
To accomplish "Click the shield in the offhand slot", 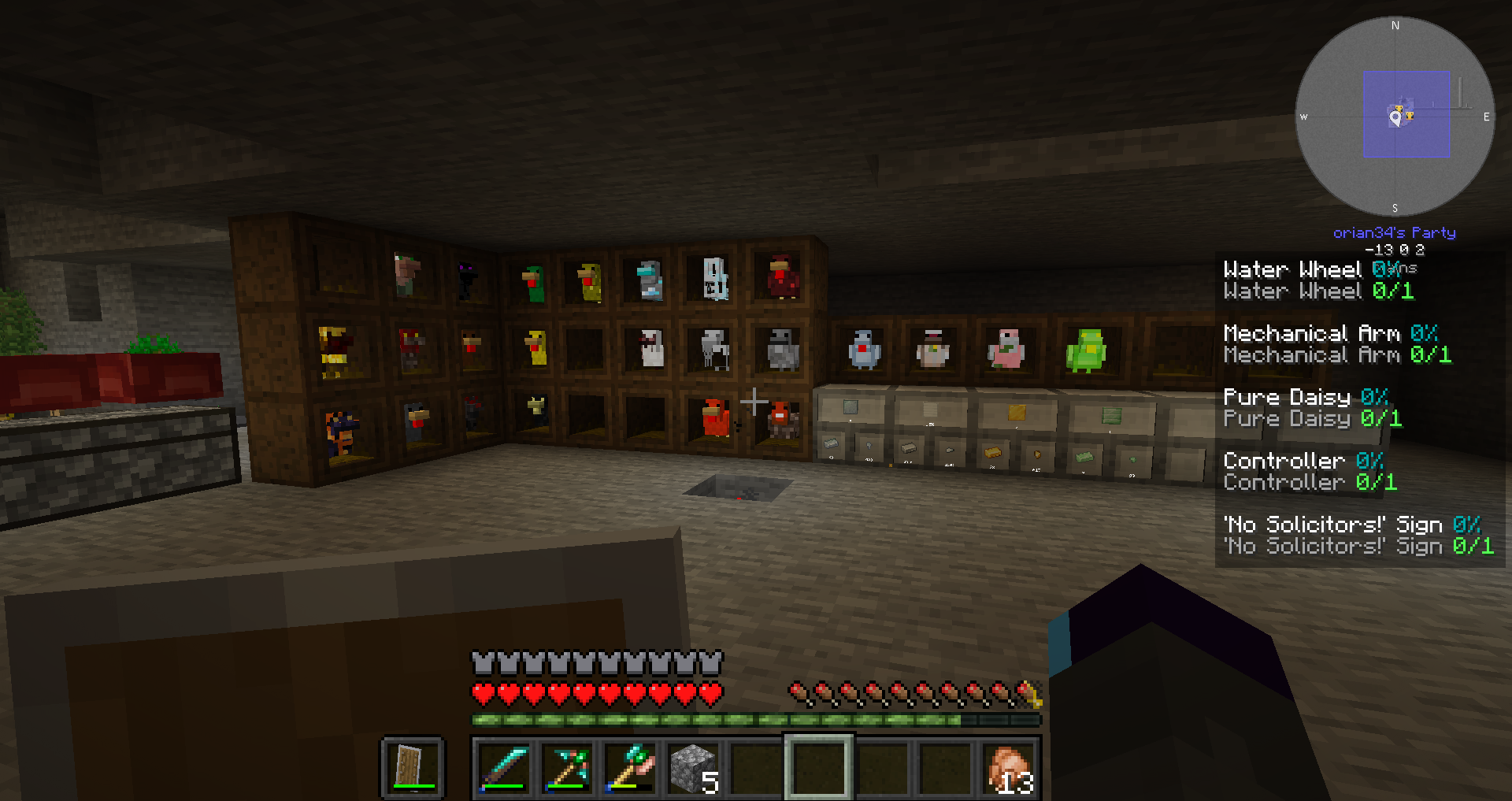I will pos(410,768).
